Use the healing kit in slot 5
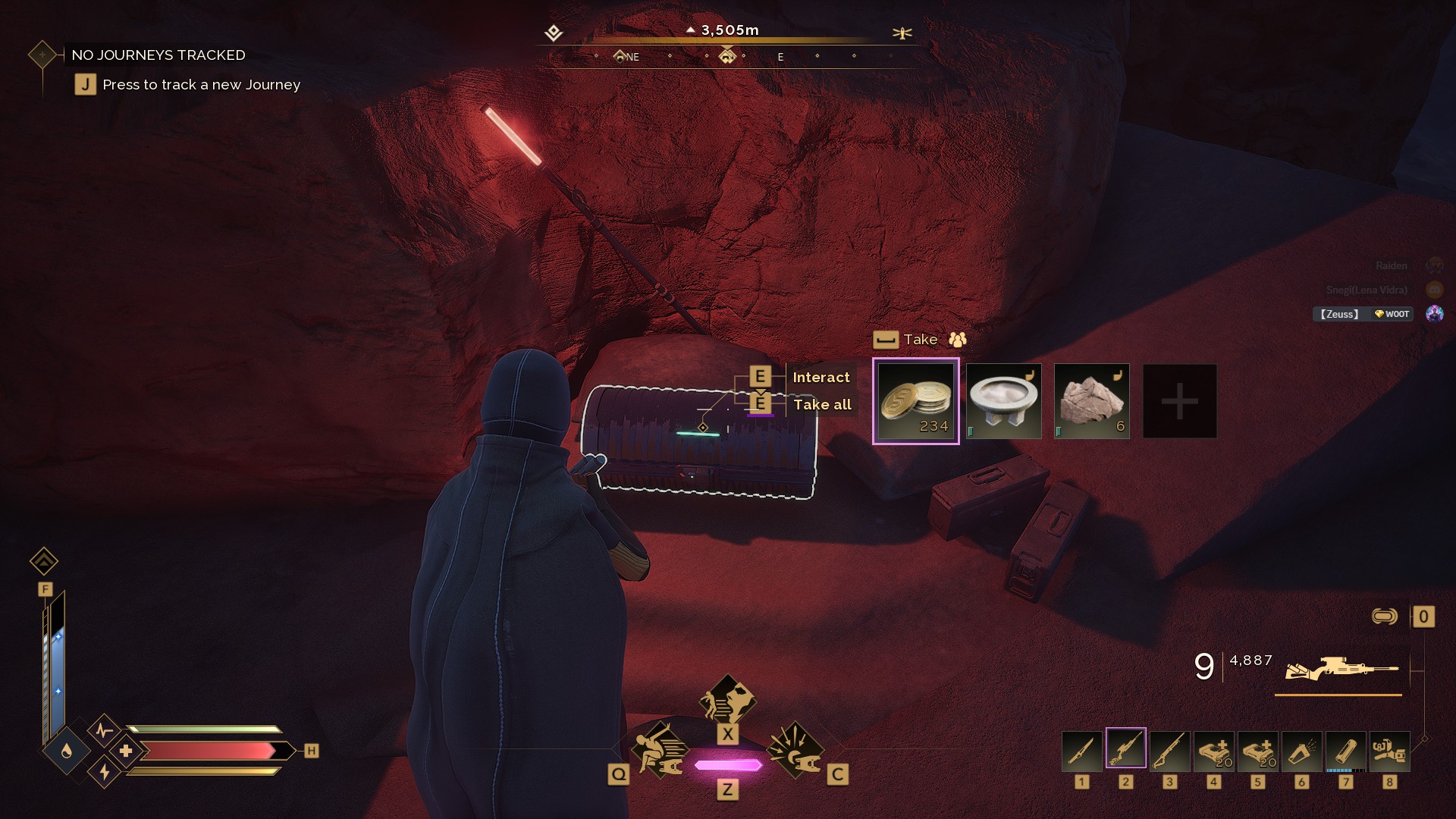This screenshot has width=1456, height=819. click(x=1257, y=751)
